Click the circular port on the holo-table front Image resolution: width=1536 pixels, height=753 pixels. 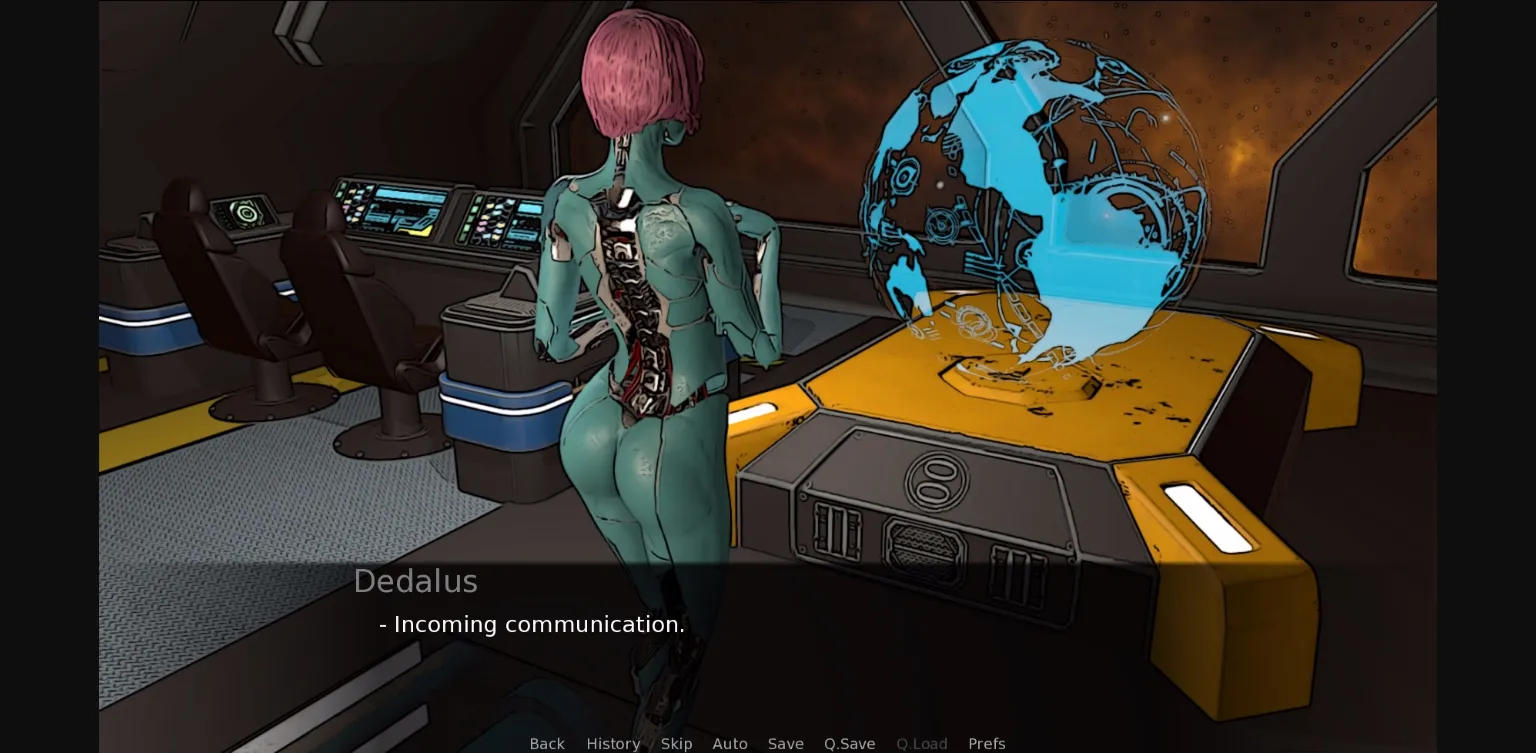(935, 481)
